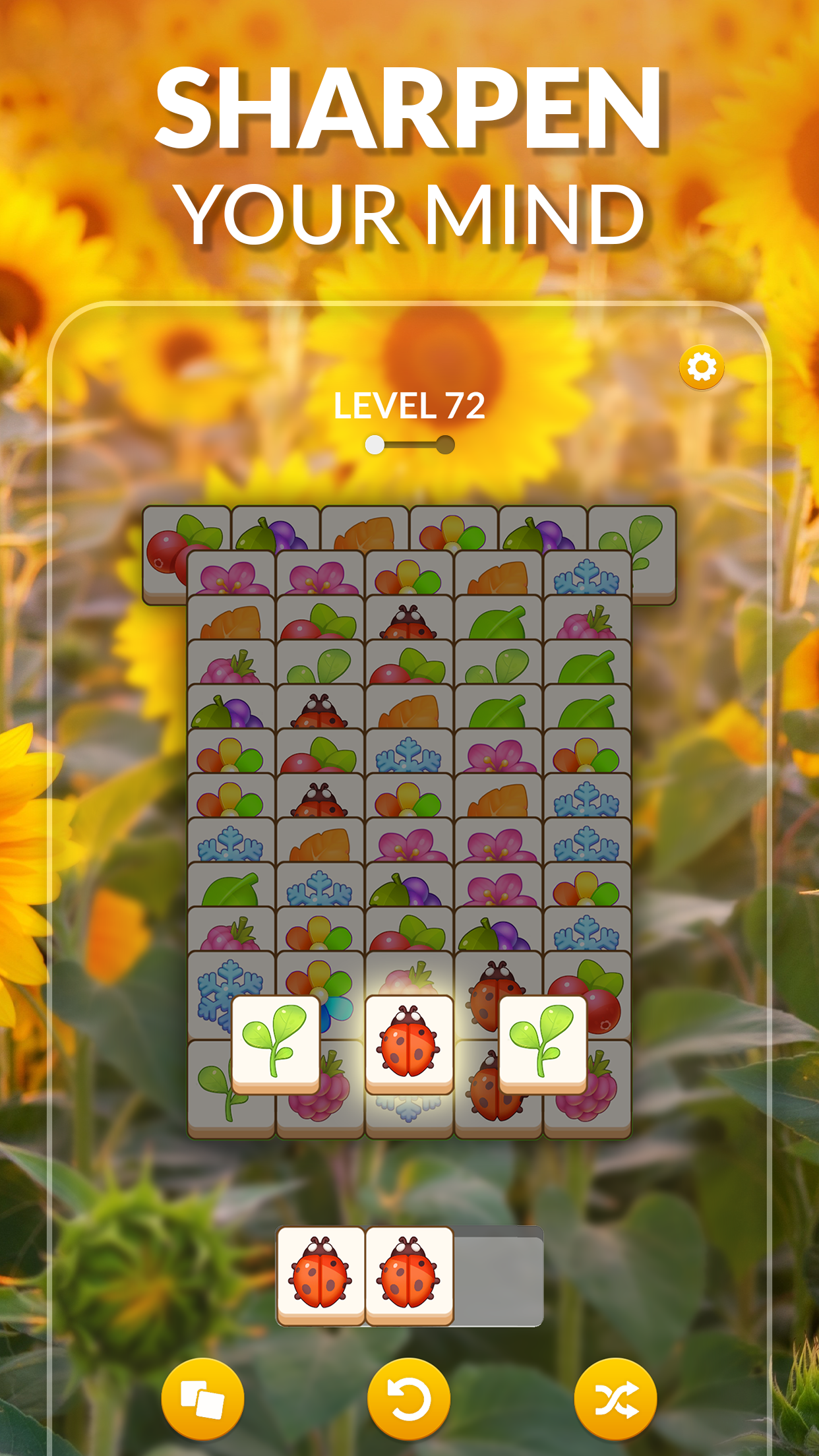This screenshot has width=819, height=1456.
Task: Undo the last move
Action: pyautogui.click(x=409, y=1399)
